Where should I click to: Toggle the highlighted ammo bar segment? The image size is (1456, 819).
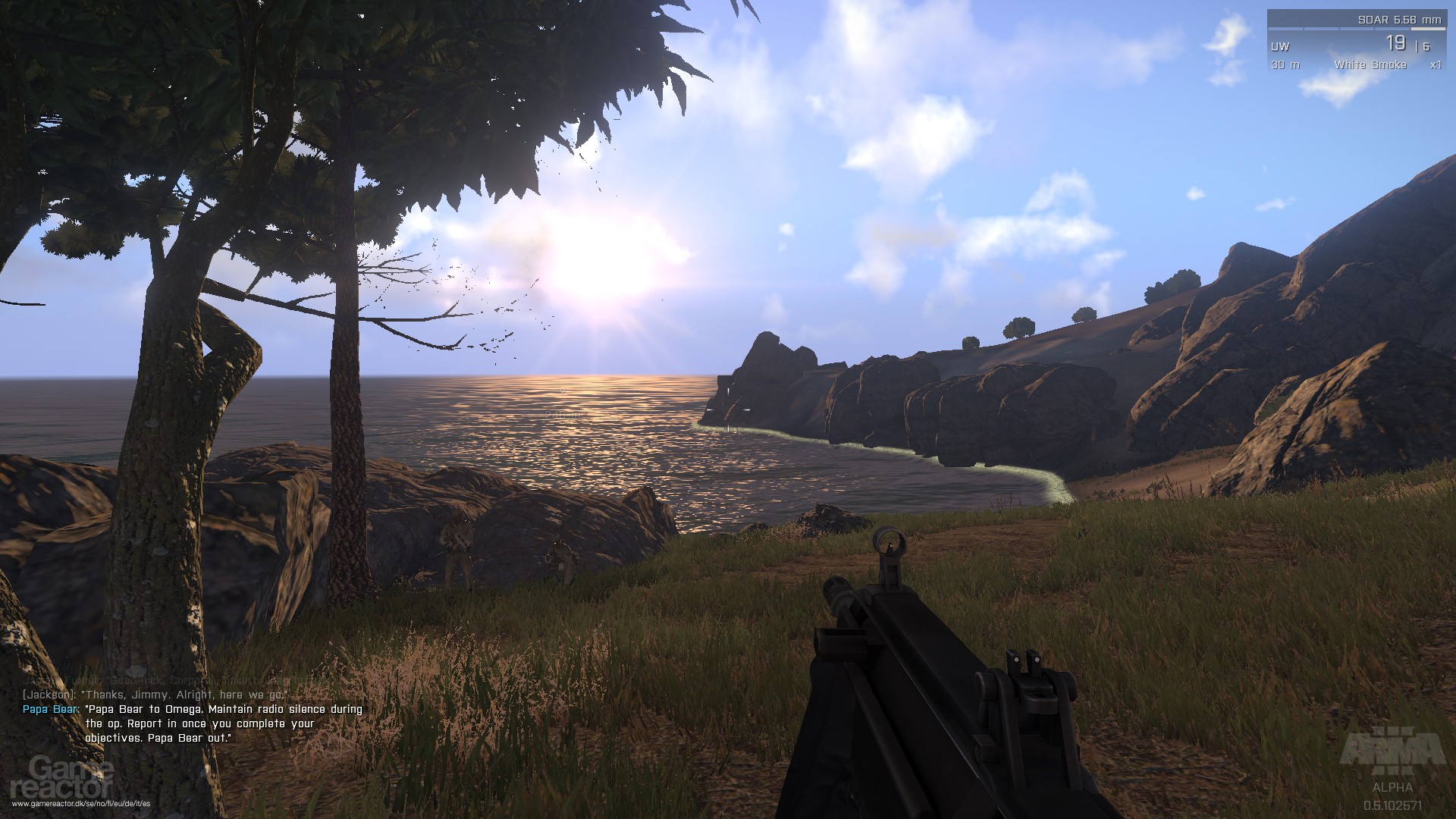coord(1428,29)
